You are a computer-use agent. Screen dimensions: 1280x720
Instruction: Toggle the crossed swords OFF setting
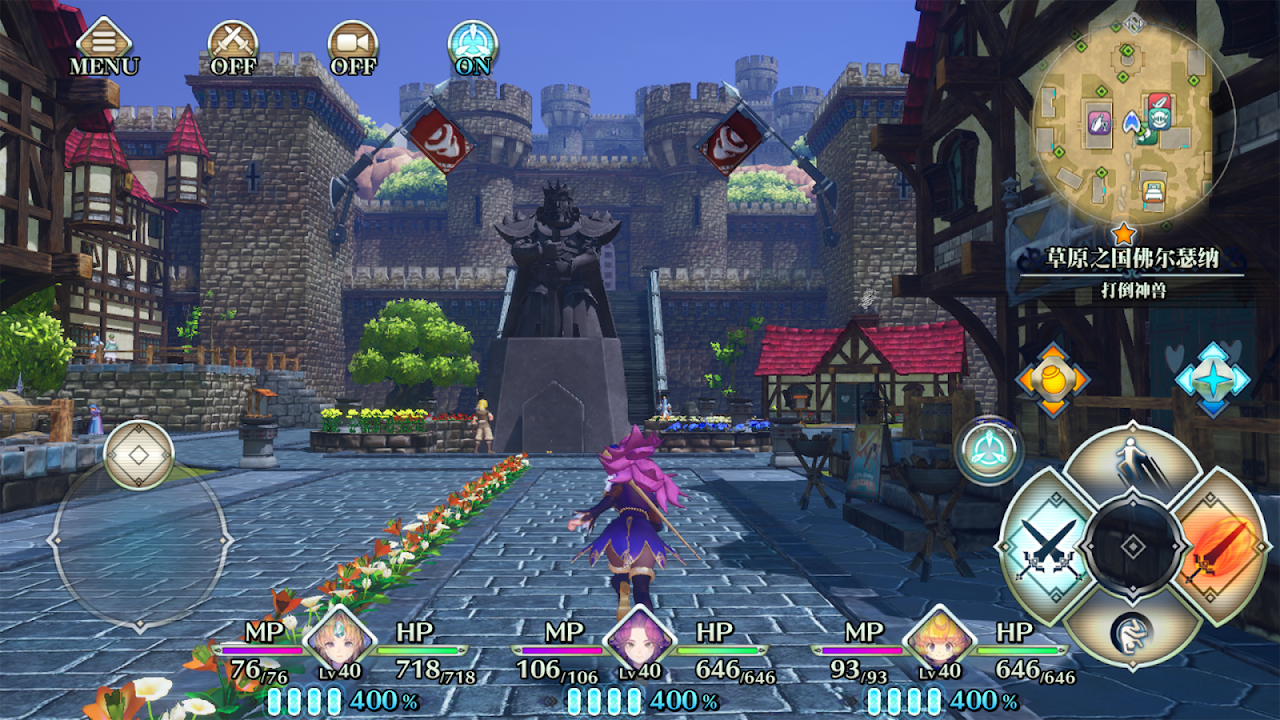point(233,46)
